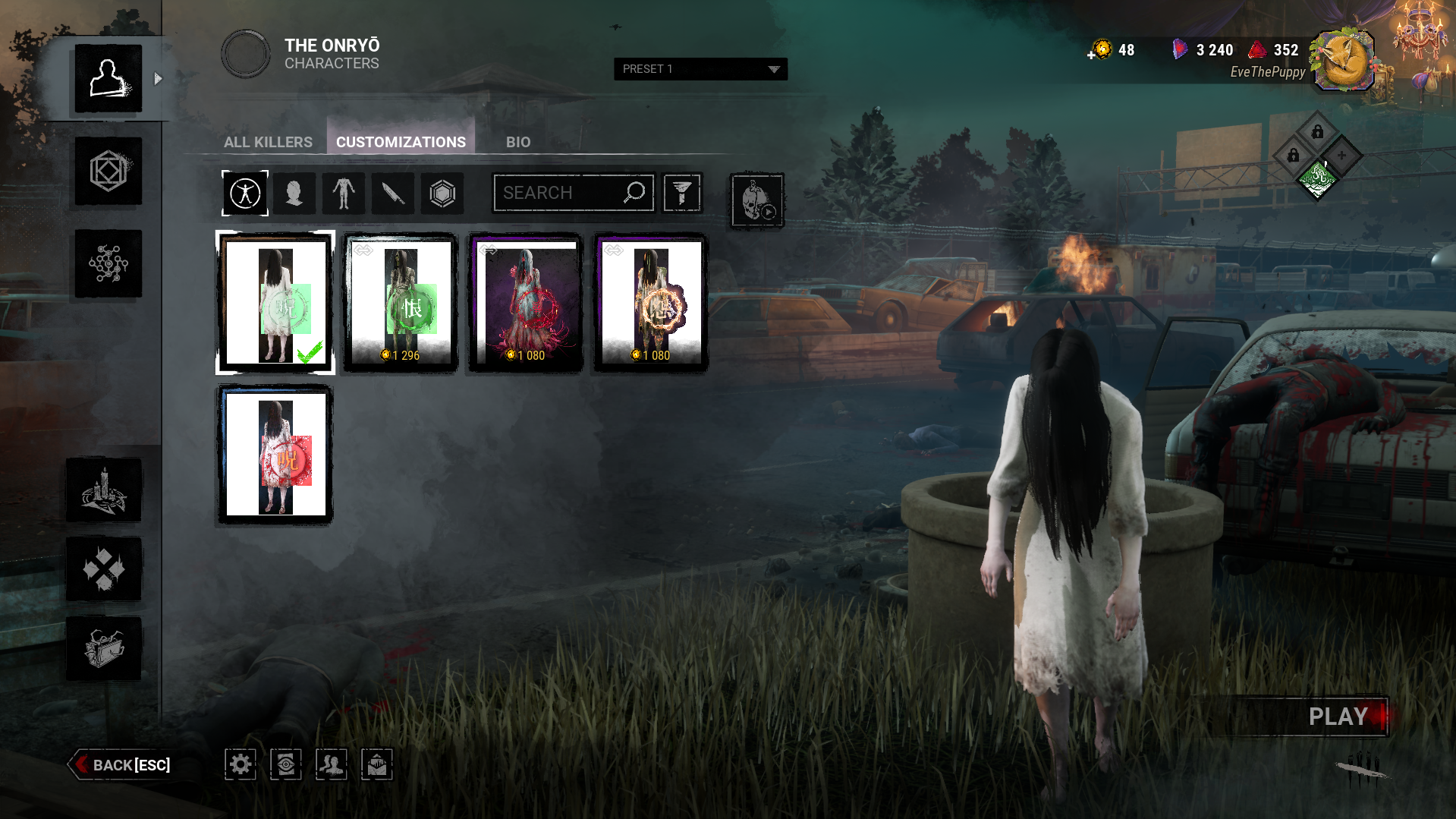
Task: Open the PRESET 1 dropdown
Action: pyautogui.click(x=700, y=69)
